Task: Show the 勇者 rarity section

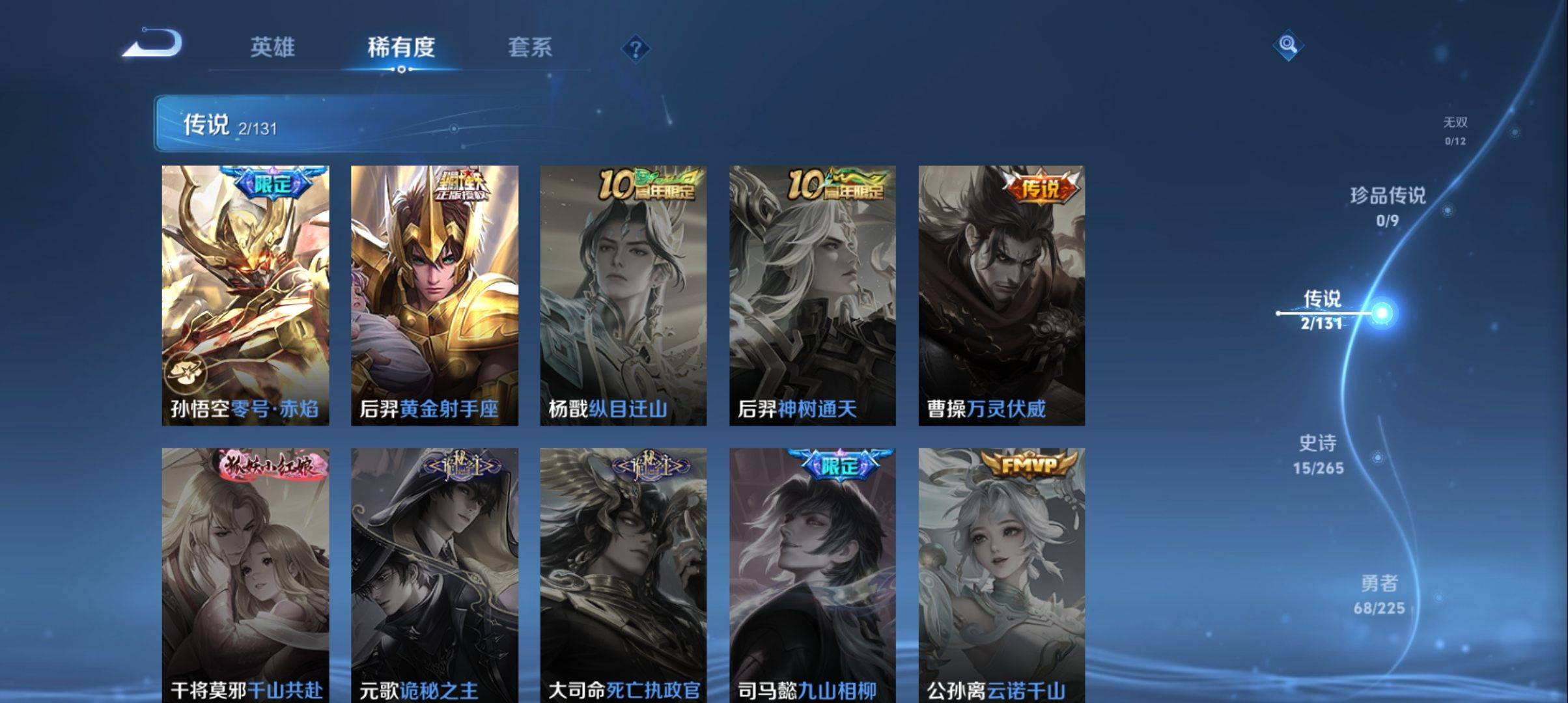Action: (x=1379, y=594)
